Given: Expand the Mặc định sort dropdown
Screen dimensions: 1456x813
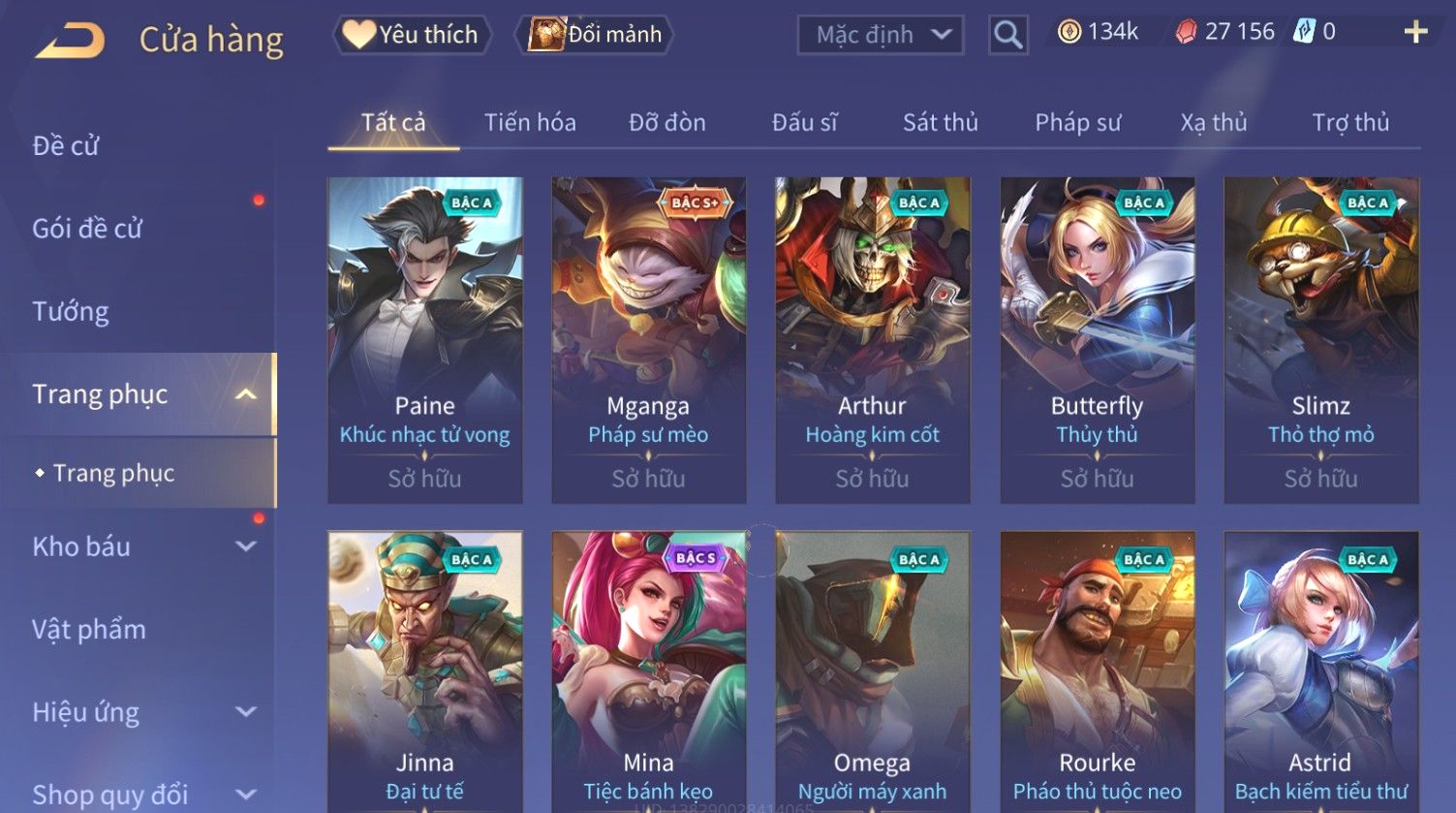Looking at the screenshot, I should pyautogui.click(x=880, y=35).
